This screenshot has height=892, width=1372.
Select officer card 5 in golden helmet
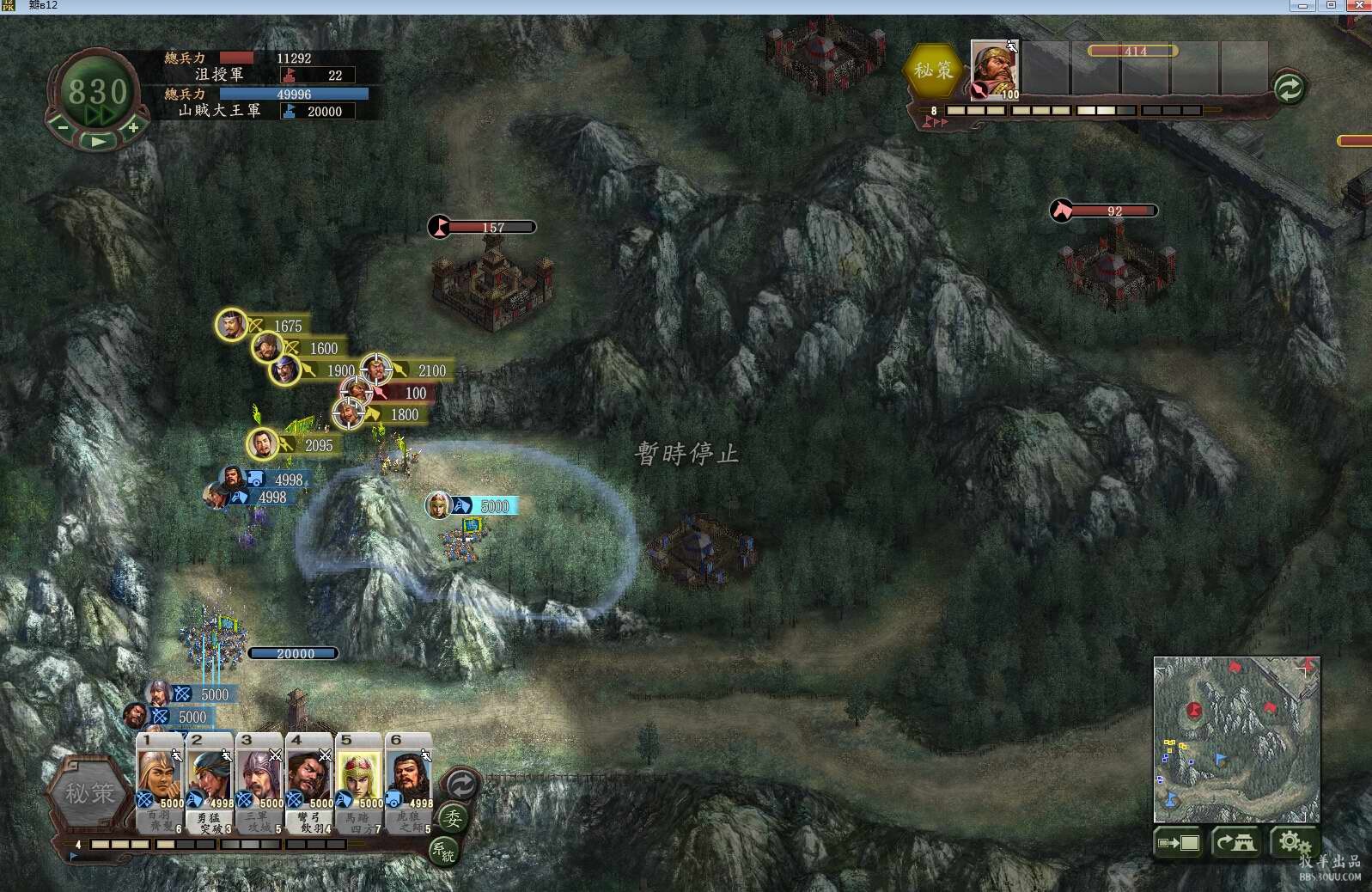point(359,781)
